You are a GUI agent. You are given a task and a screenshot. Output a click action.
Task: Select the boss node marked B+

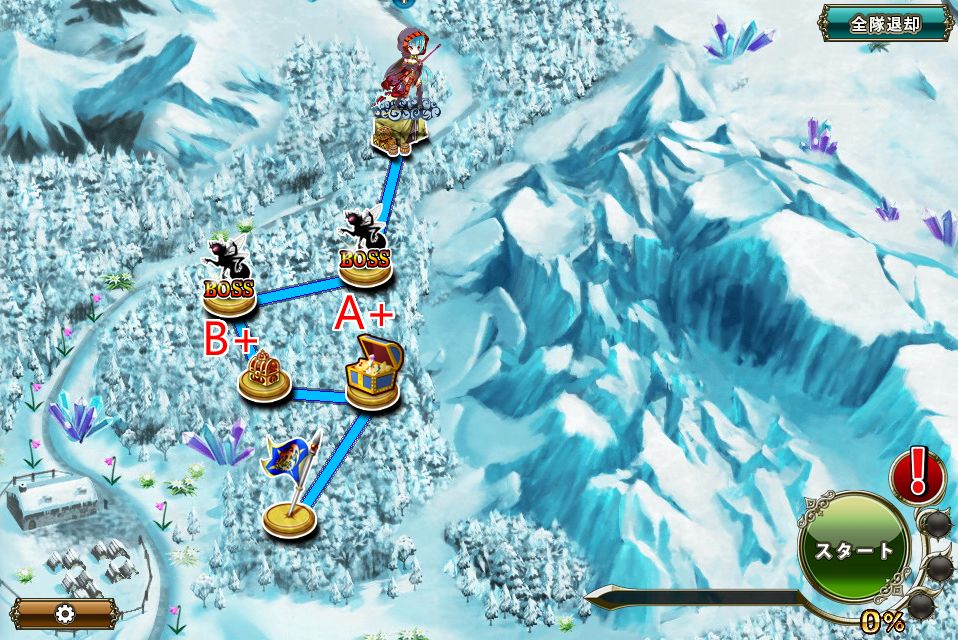pyautogui.click(x=229, y=290)
